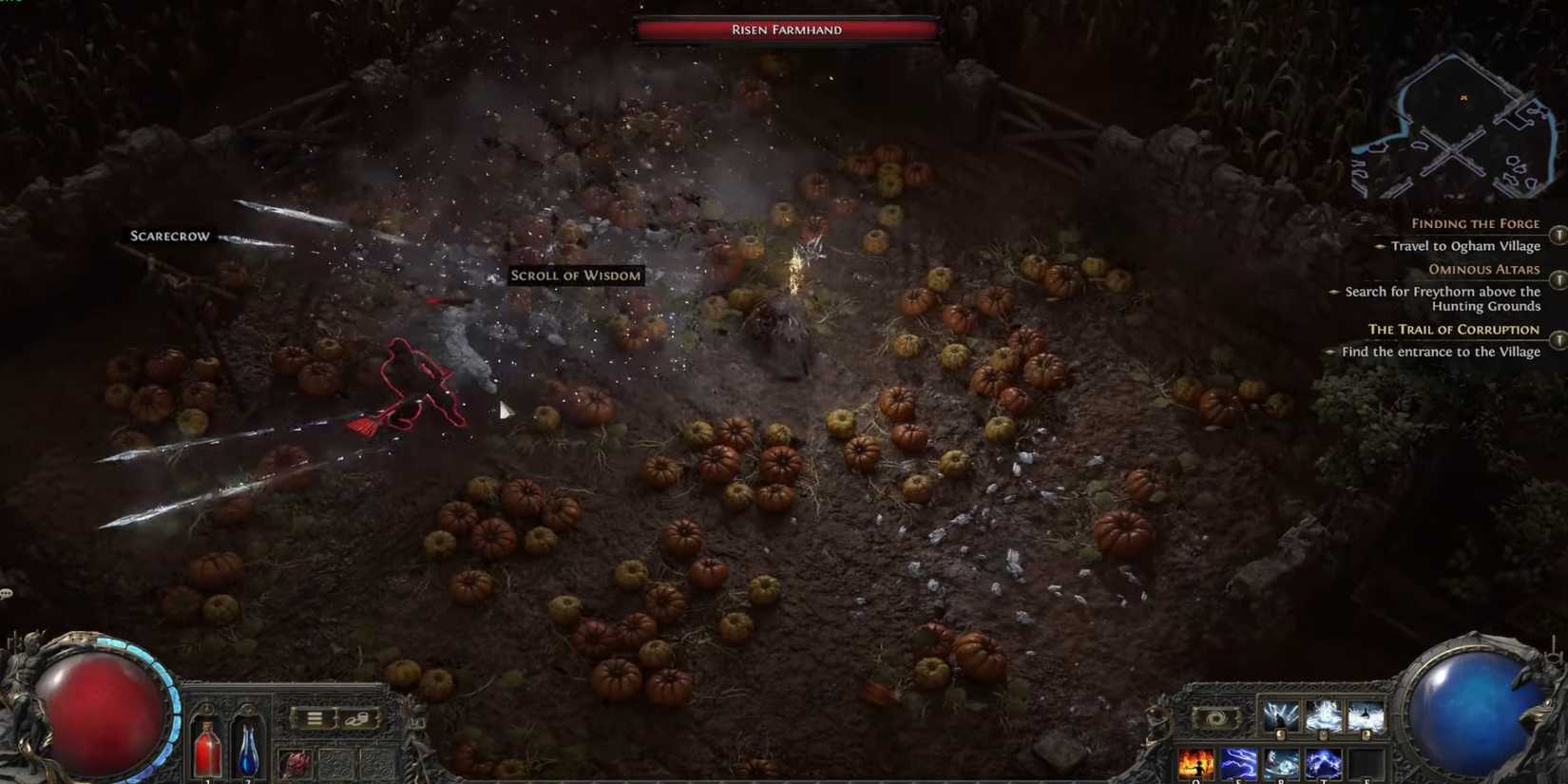This screenshot has width=1568, height=784.
Task: Click the leftmost skill in the upper skill row
Action: (1281, 716)
